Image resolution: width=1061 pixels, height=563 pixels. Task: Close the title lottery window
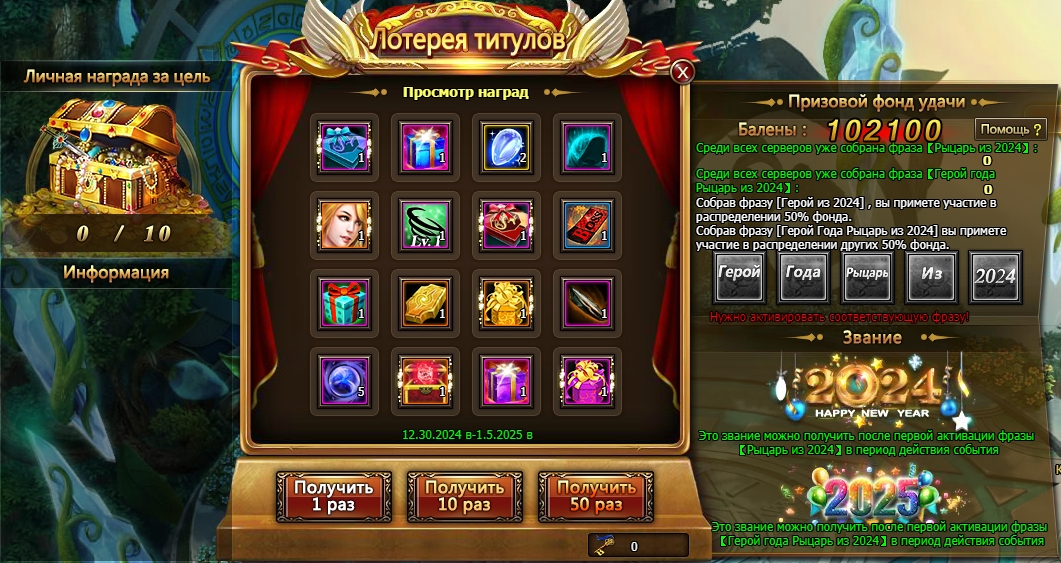coord(682,72)
